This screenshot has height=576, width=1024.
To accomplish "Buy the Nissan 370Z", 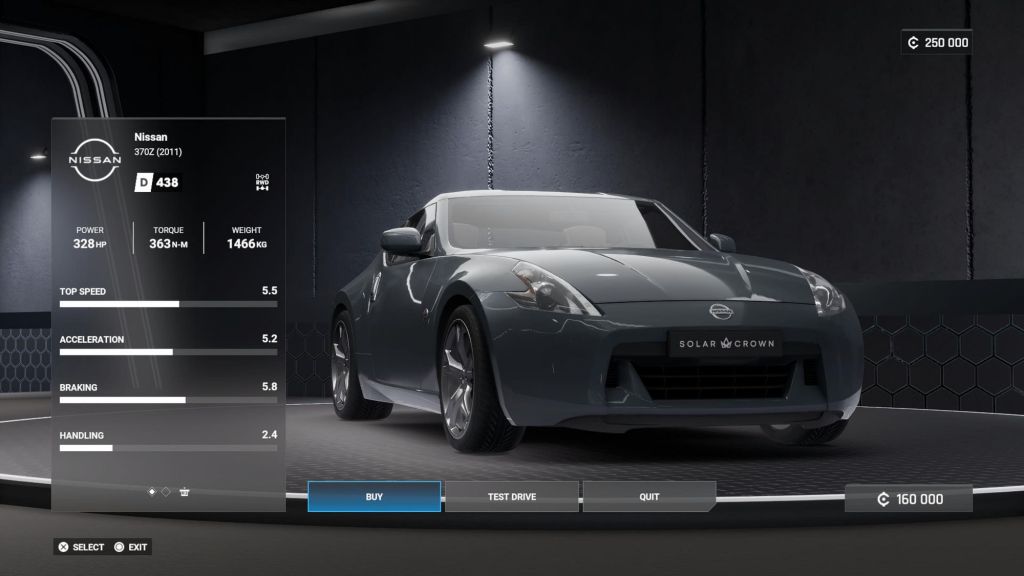I will point(374,497).
